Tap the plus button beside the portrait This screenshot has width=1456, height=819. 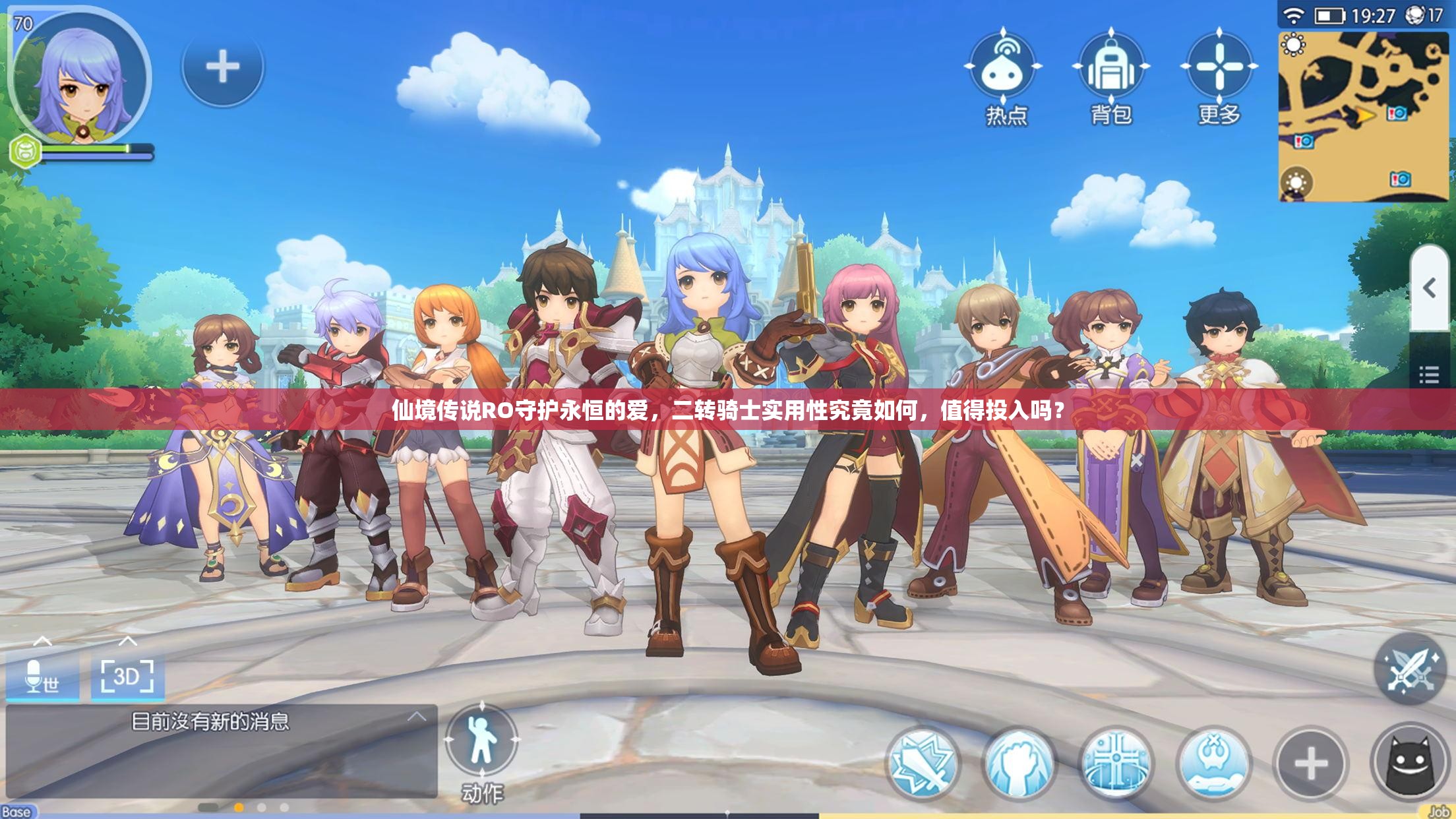(x=223, y=67)
